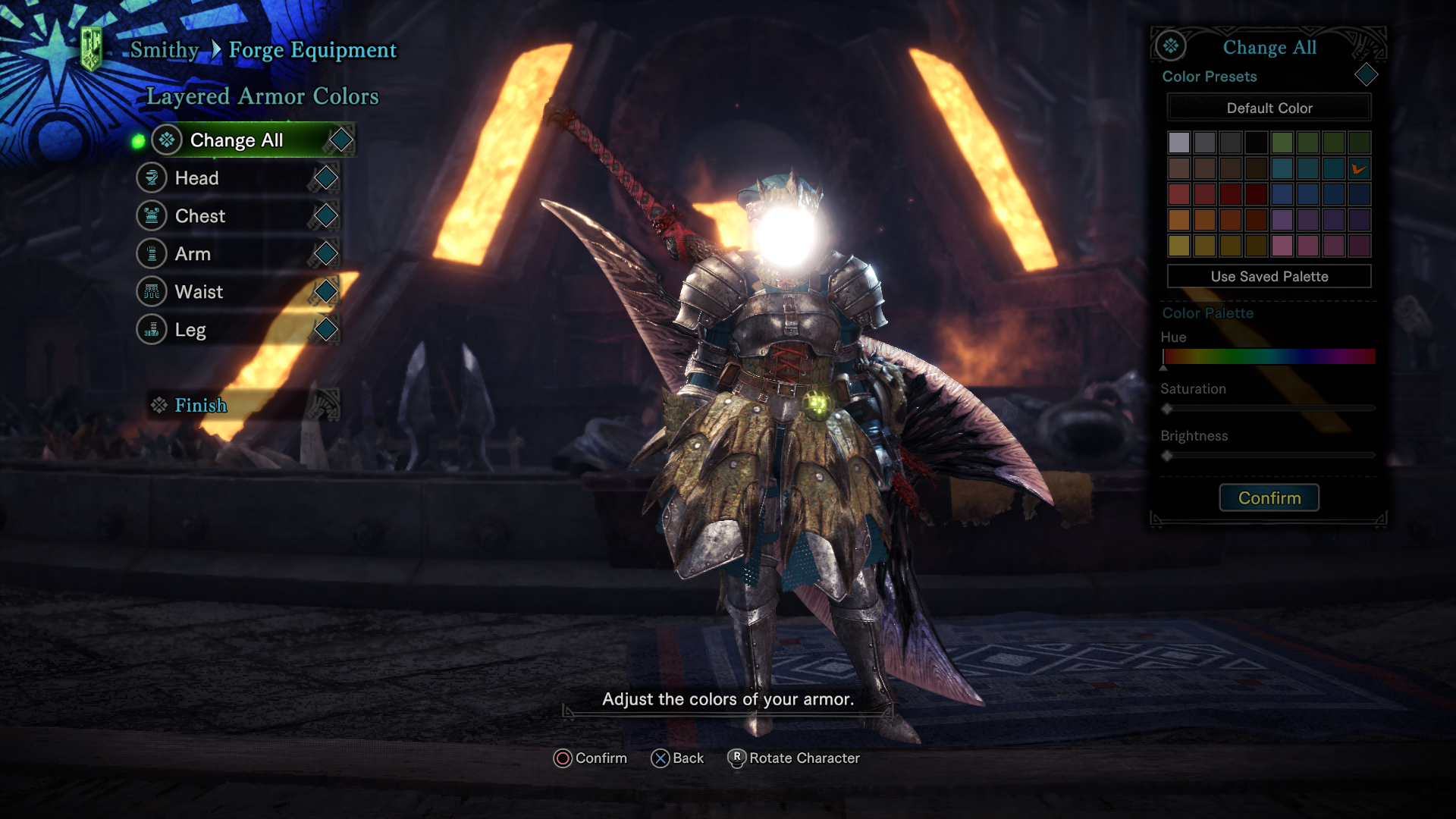Expand the color selector beside Chest
This screenshot has width=1456, height=819.
tap(326, 215)
